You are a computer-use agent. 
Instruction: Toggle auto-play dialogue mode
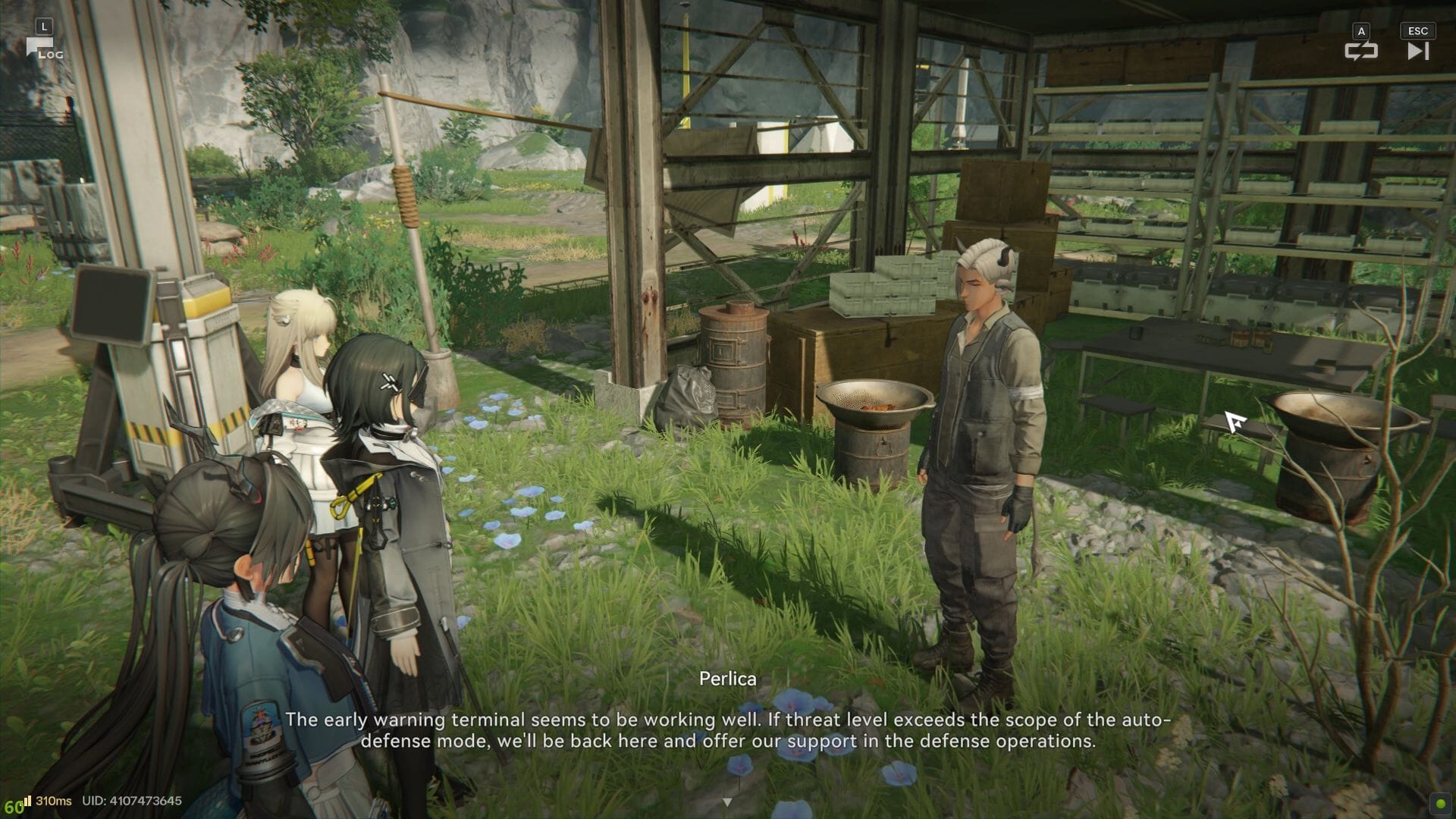point(1360,50)
